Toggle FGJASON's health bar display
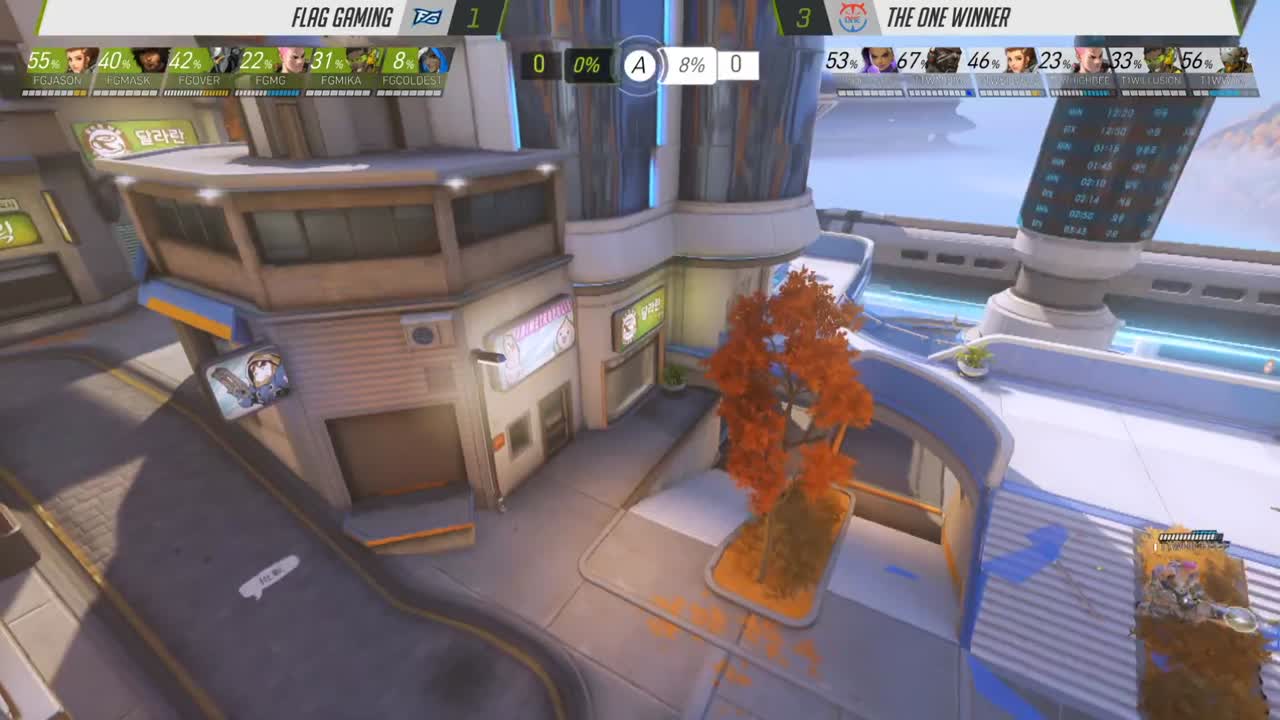Screen dimensions: 1280x720 (x=55, y=91)
